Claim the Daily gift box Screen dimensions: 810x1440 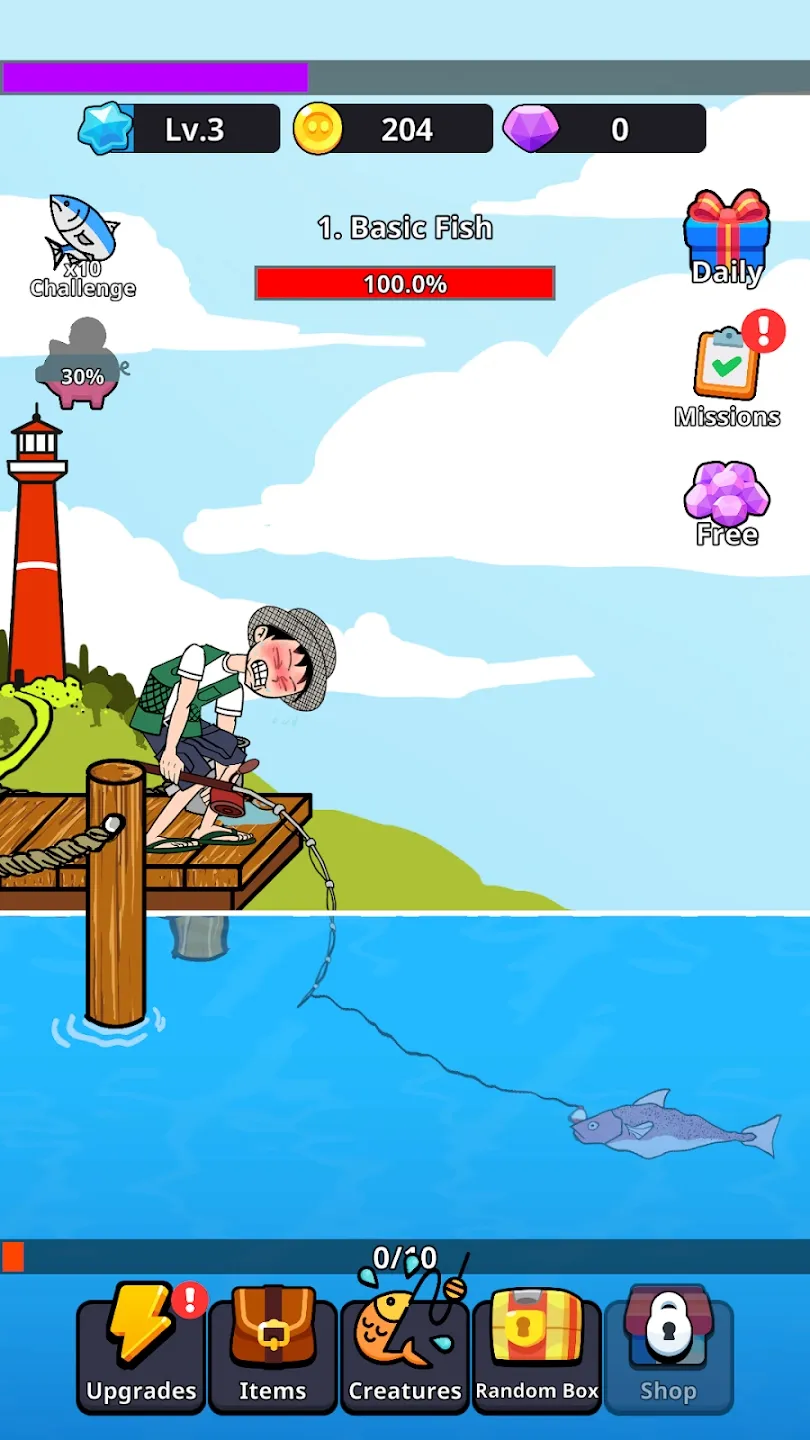727,238
